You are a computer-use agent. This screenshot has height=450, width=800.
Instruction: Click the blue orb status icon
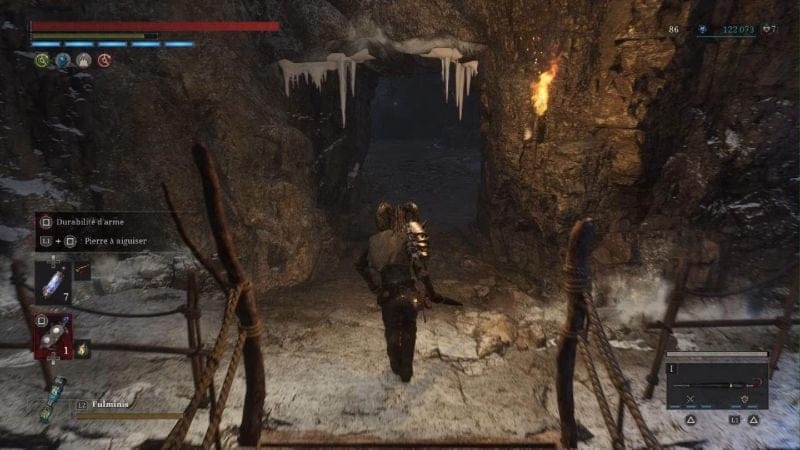(x=62, y=61)
